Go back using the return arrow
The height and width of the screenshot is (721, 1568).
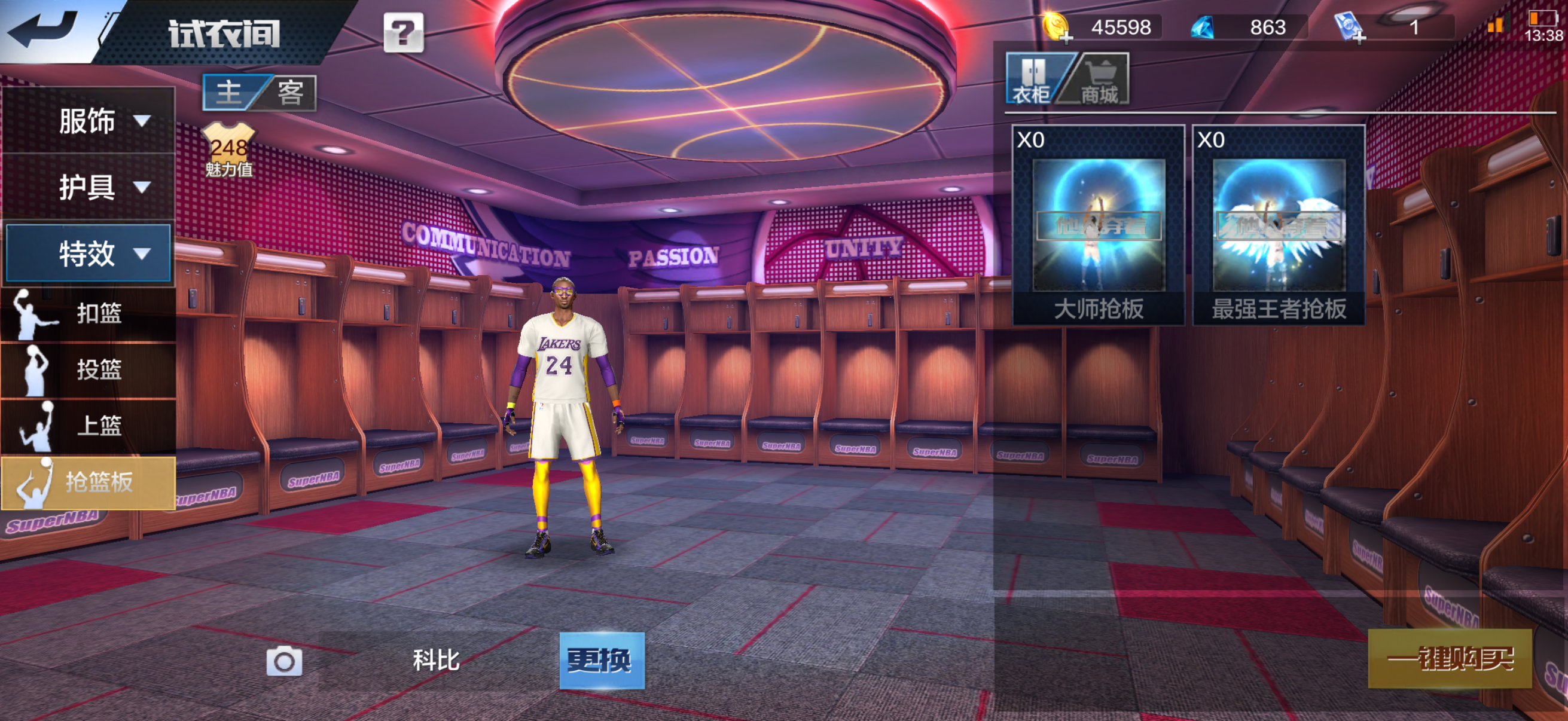click(44, 29)
